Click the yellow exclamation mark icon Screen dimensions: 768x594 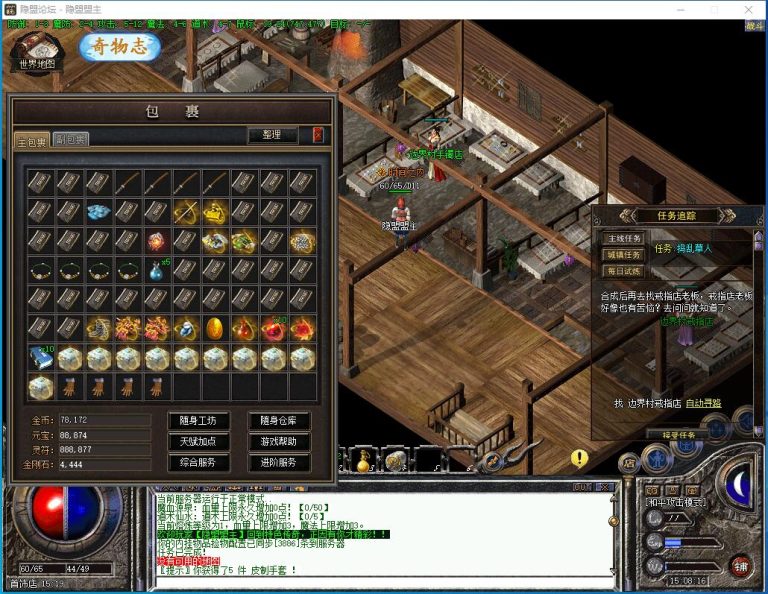[579, 458]
